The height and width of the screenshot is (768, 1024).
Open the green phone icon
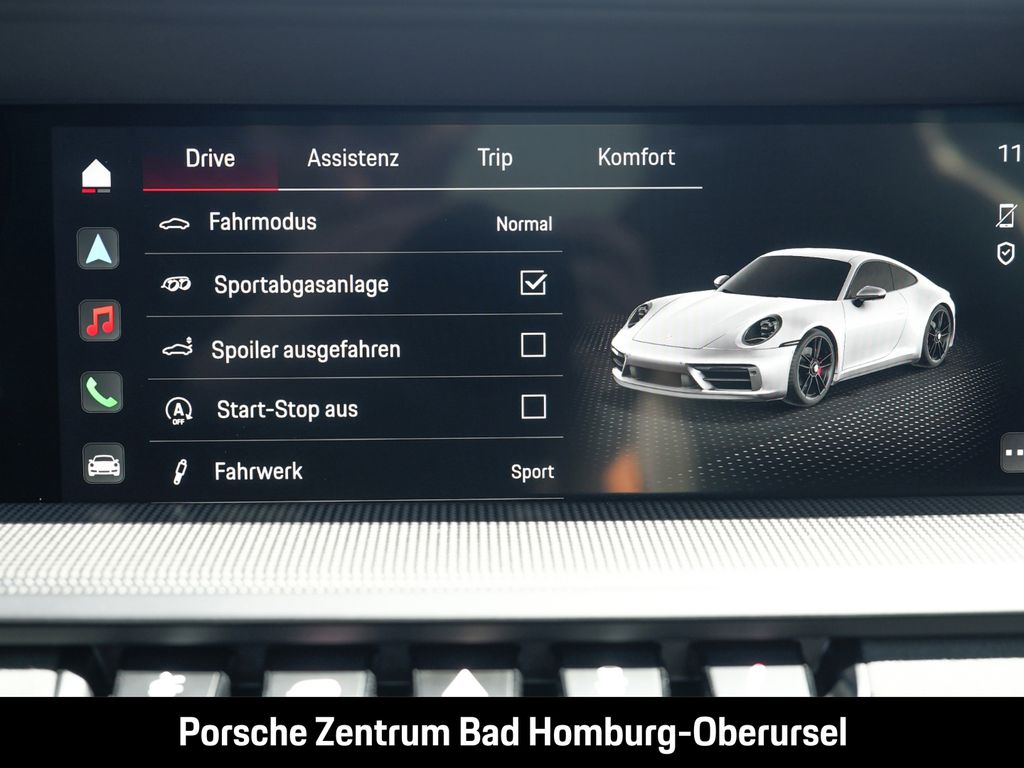pos(101,392)
